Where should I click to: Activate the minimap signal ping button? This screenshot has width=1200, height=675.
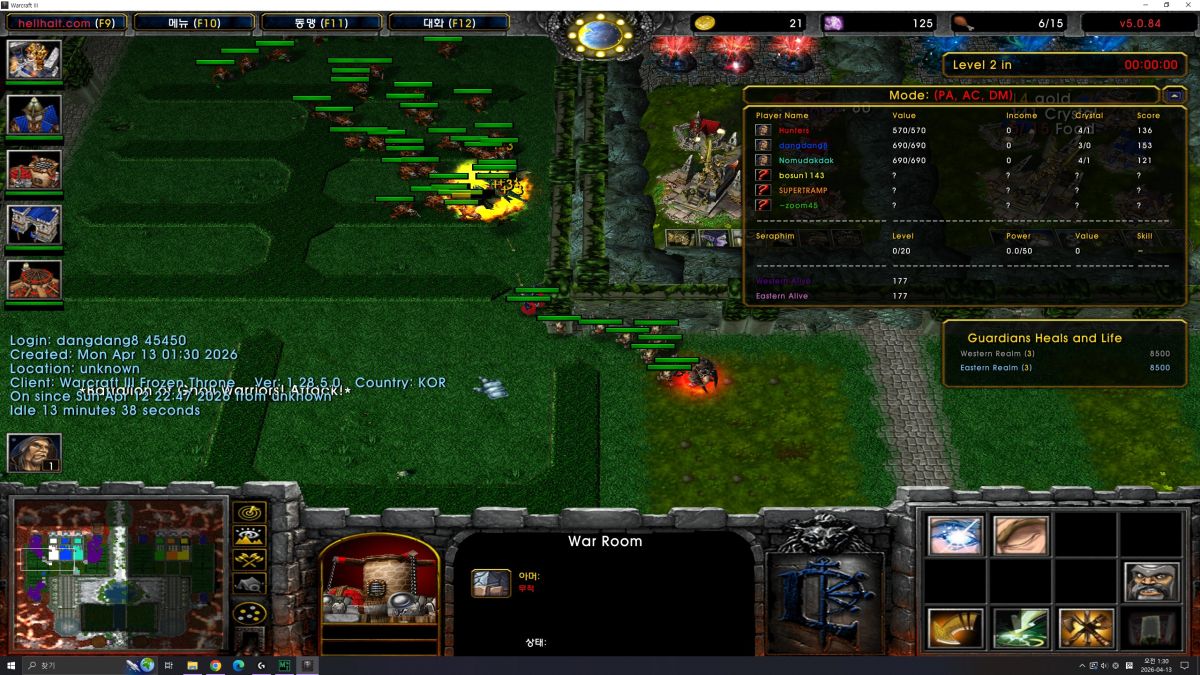249,512
